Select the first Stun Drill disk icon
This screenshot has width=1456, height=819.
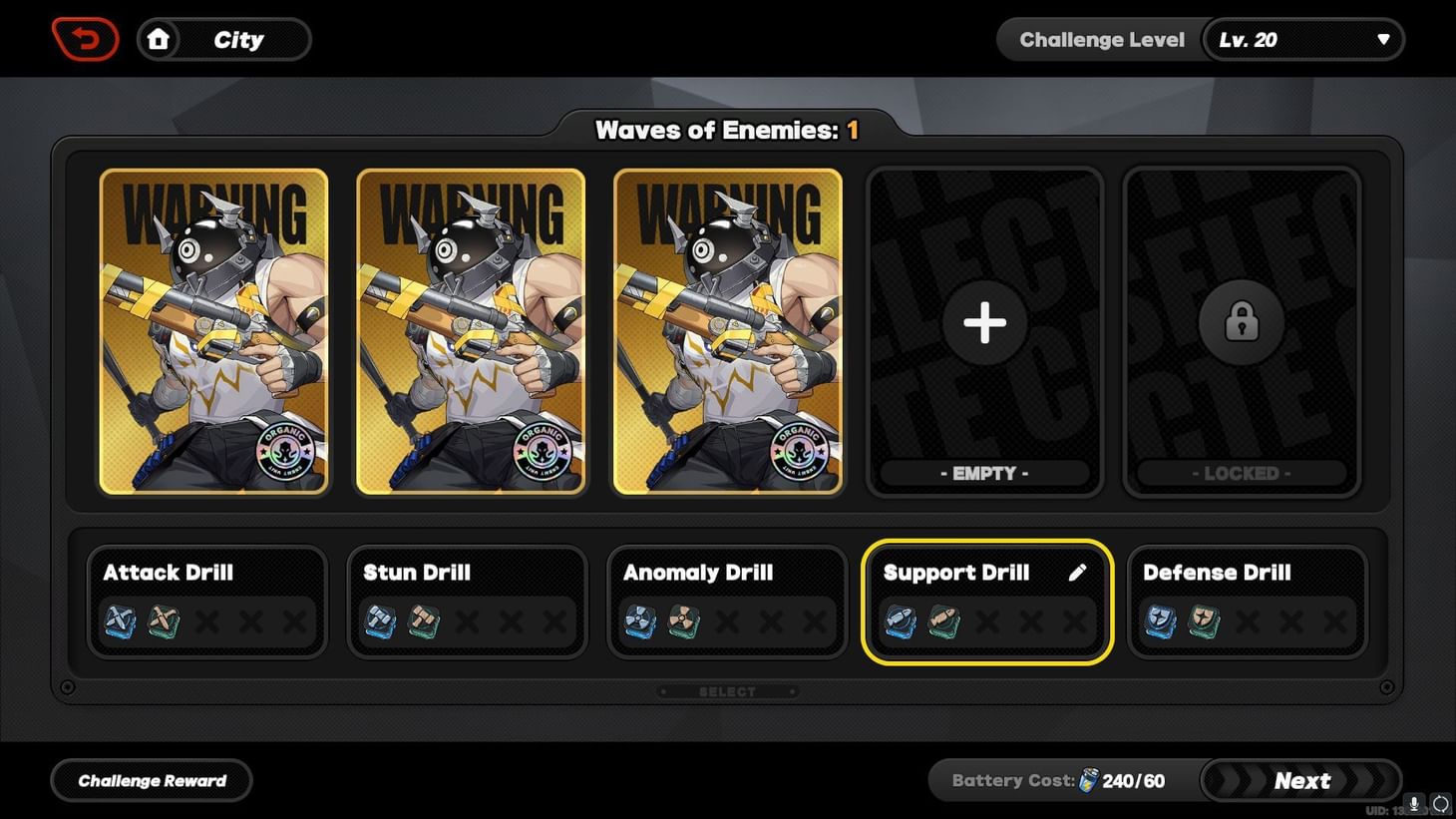pos(380,621)
